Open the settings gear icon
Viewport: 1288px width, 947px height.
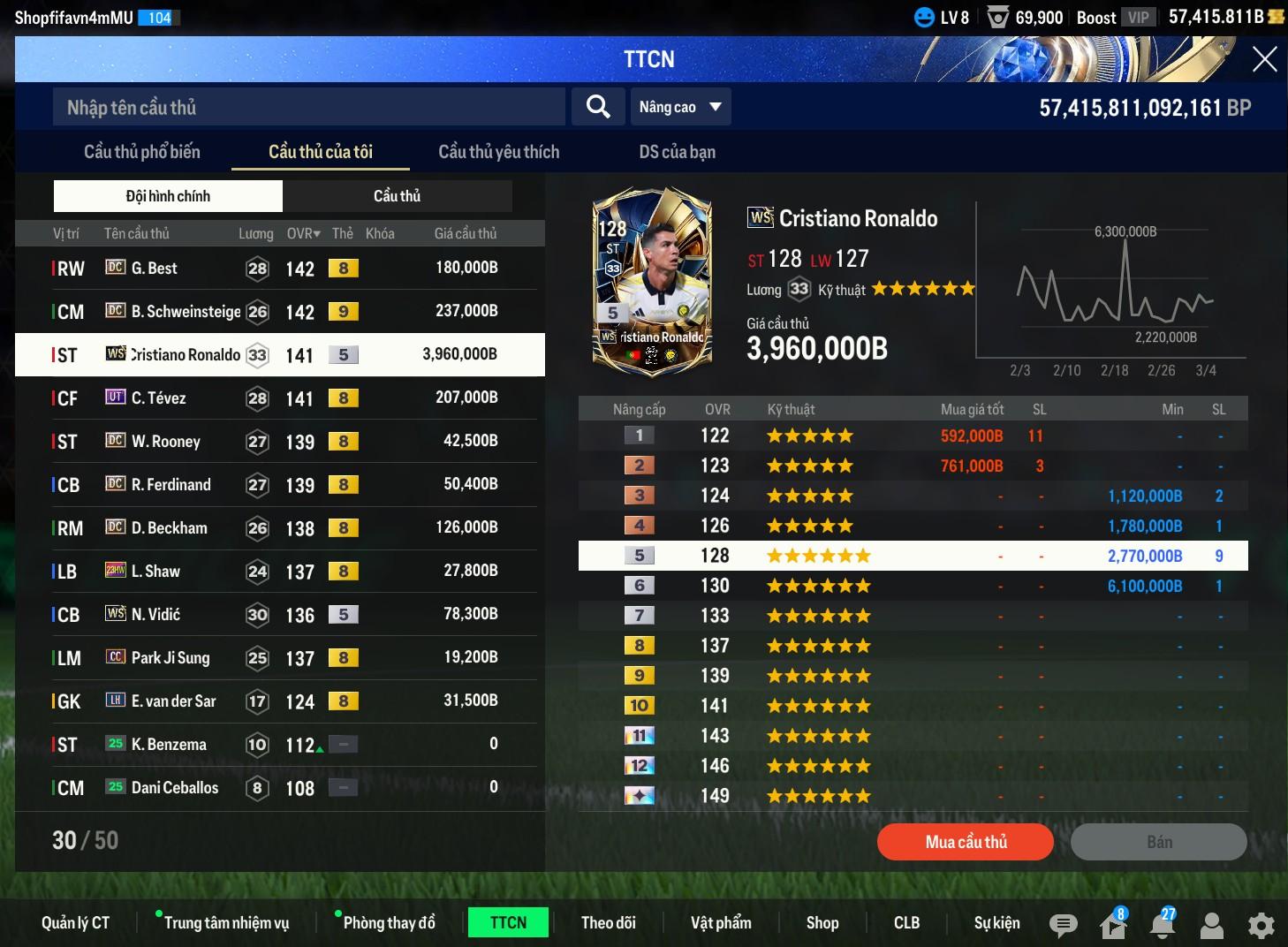[1261, 924]
